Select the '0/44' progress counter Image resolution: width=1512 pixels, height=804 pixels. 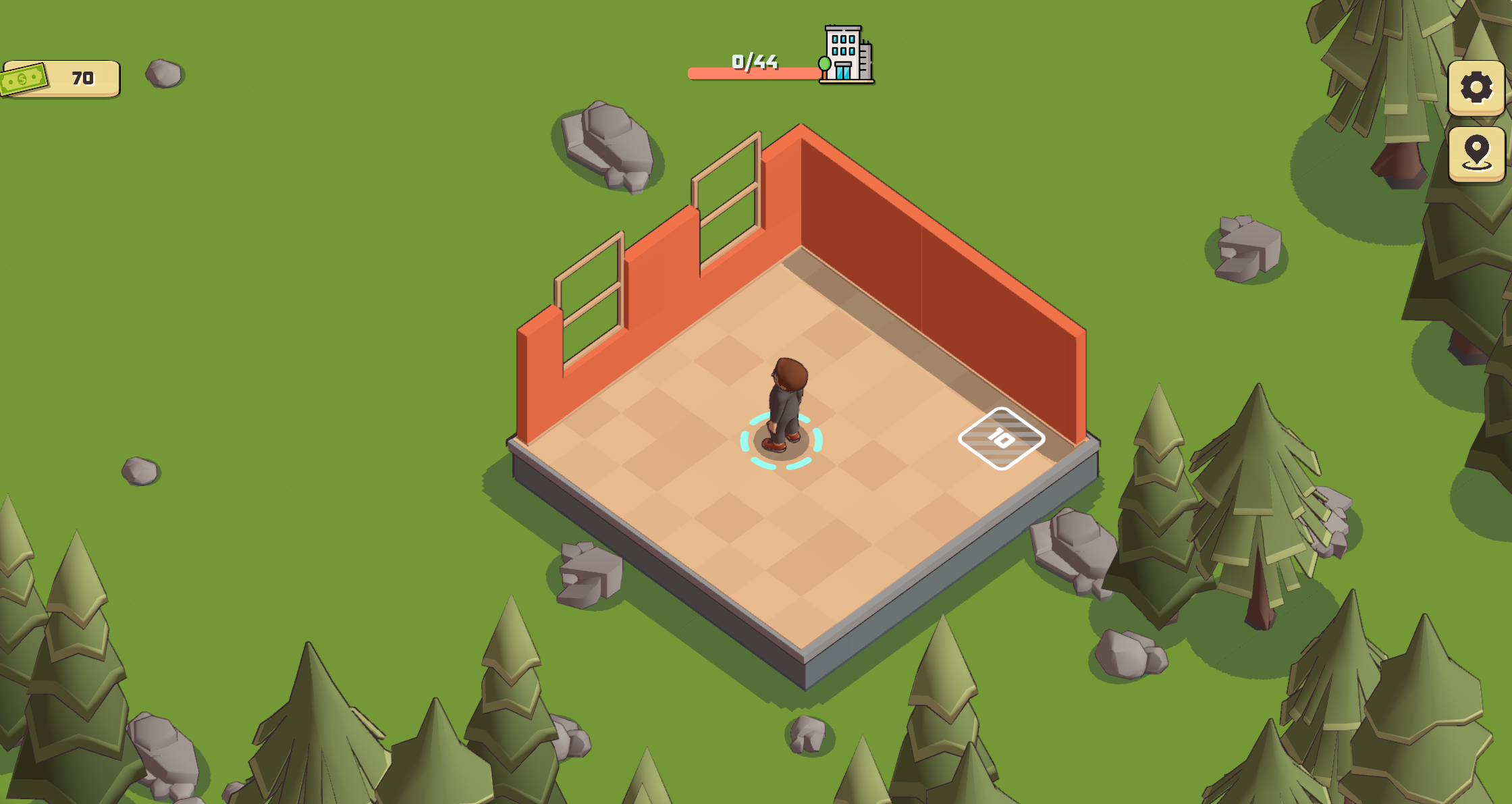click(754, 60)
